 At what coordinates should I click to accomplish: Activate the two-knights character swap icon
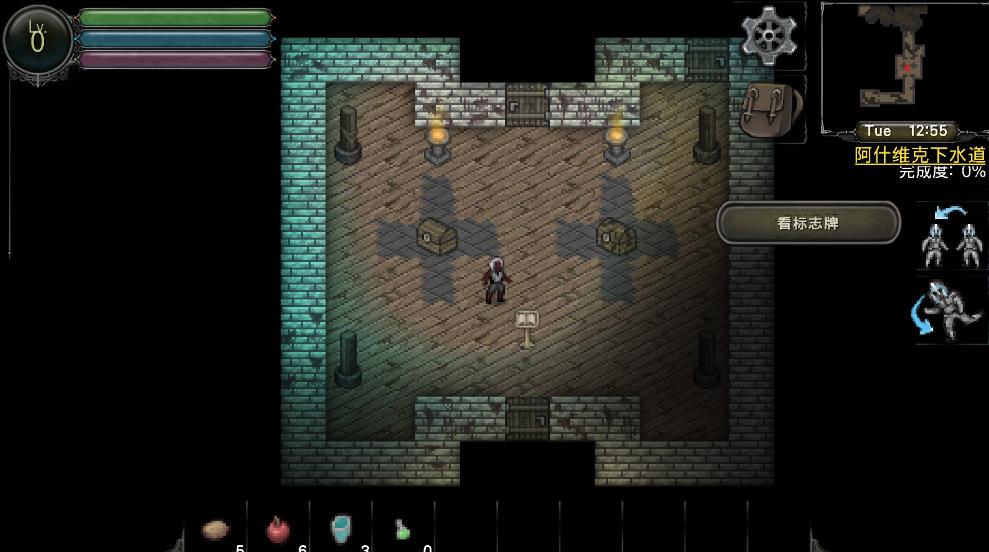click(x=951, y=236)
